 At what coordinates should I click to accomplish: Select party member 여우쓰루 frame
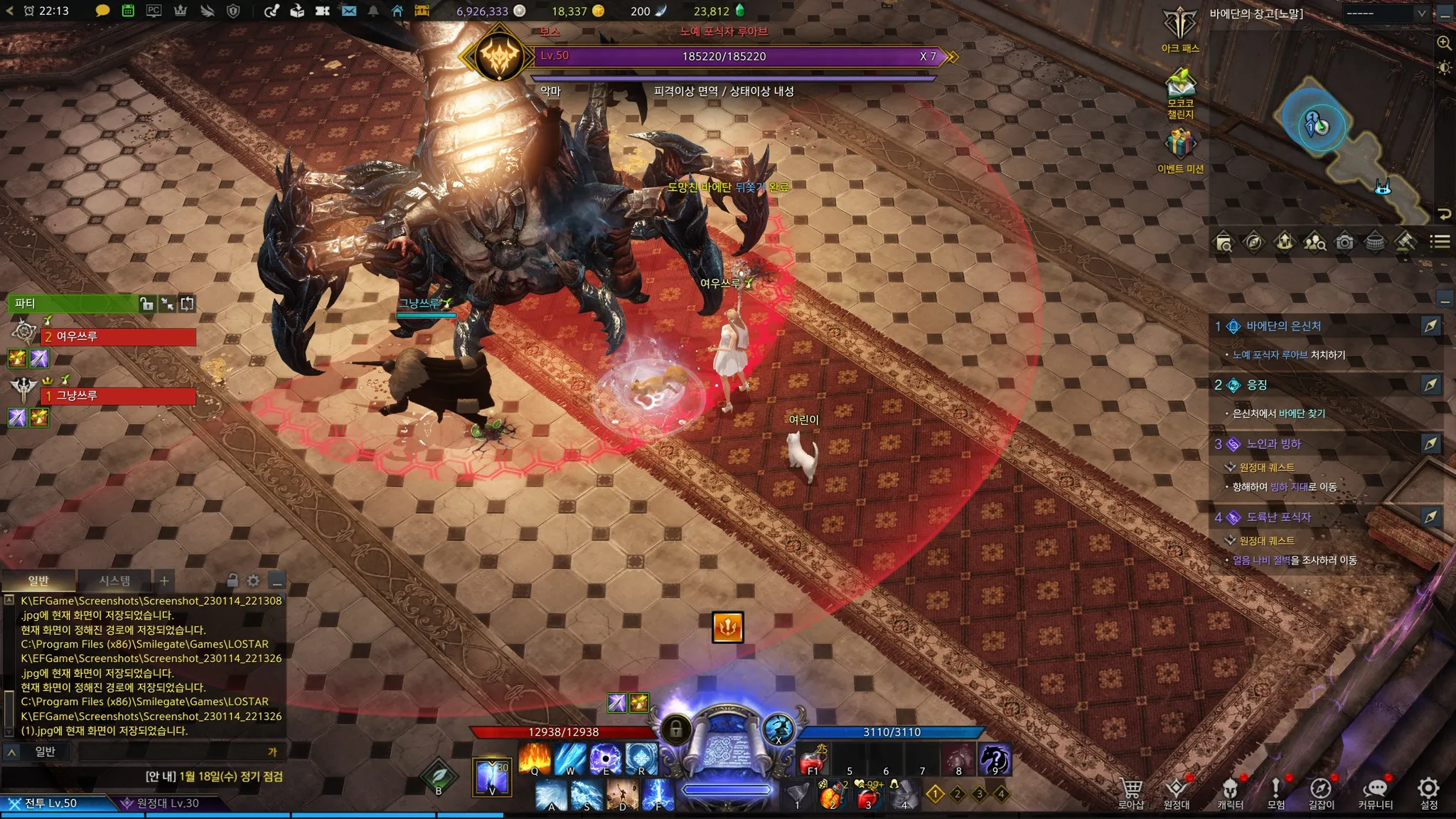[119, 336]
